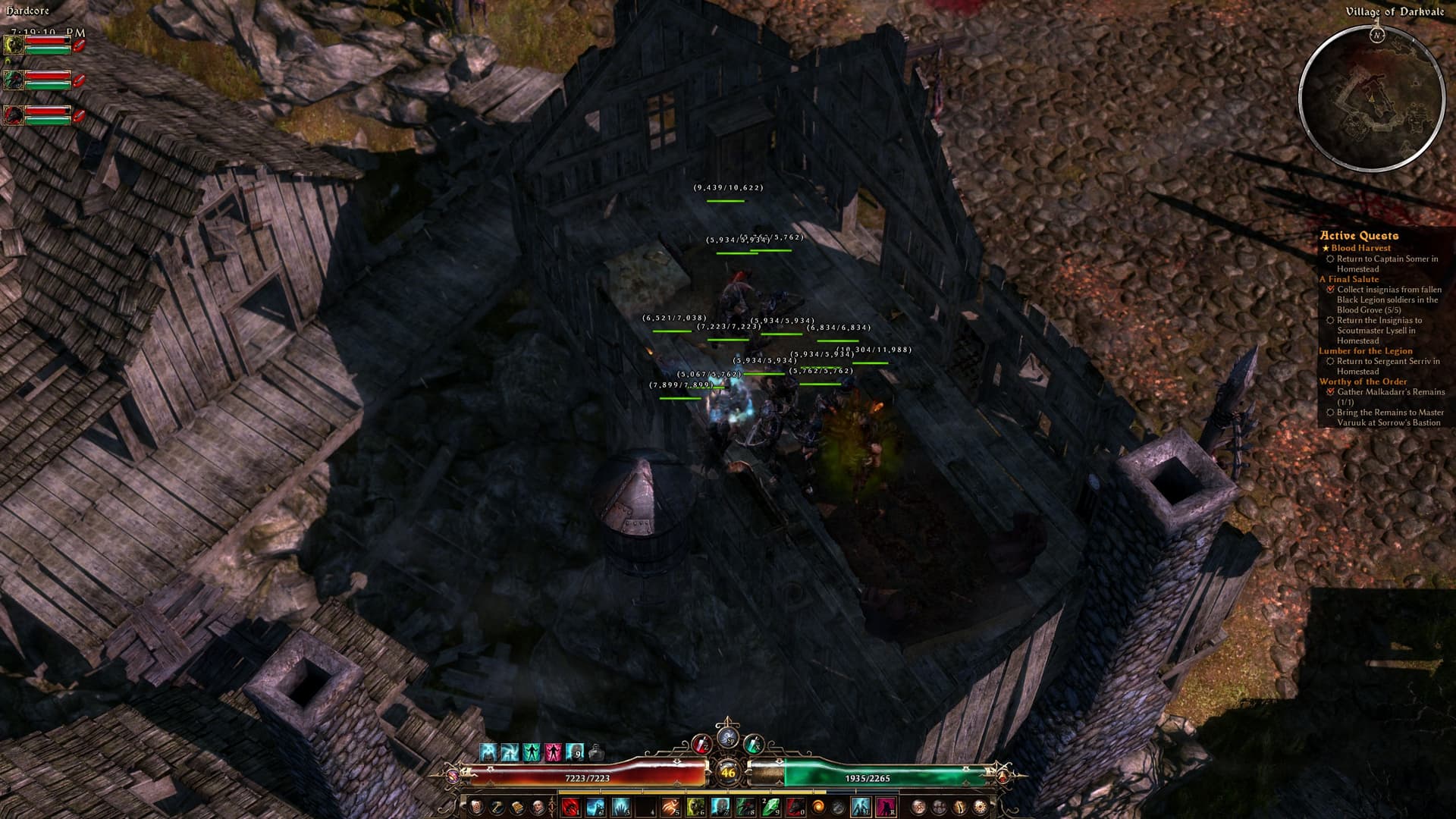This screenshot has height=819, width=1456.
Task: Select the Worthy of the Order quest
Action: point(1363,381)
